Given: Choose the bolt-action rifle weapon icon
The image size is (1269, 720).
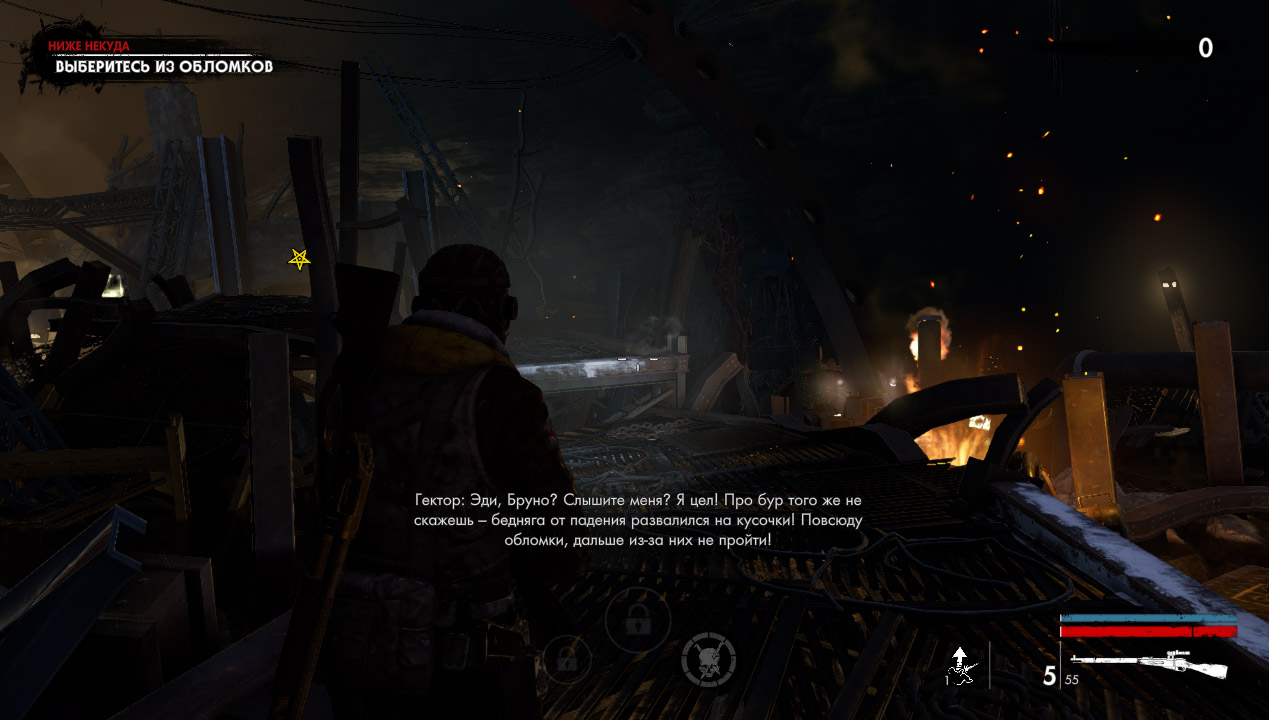Looking at the screenshot, I should tap(1148, 664).
